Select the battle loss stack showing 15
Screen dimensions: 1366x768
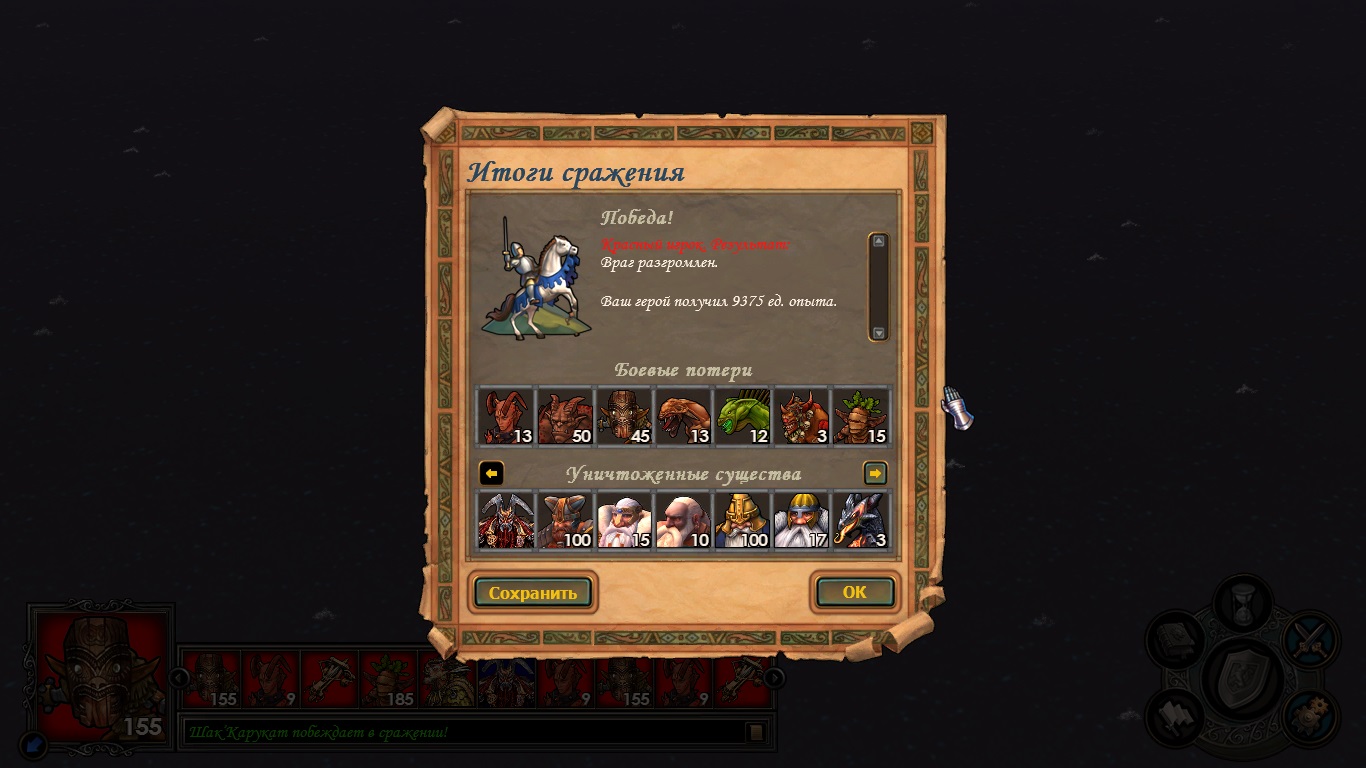[860, 416]
